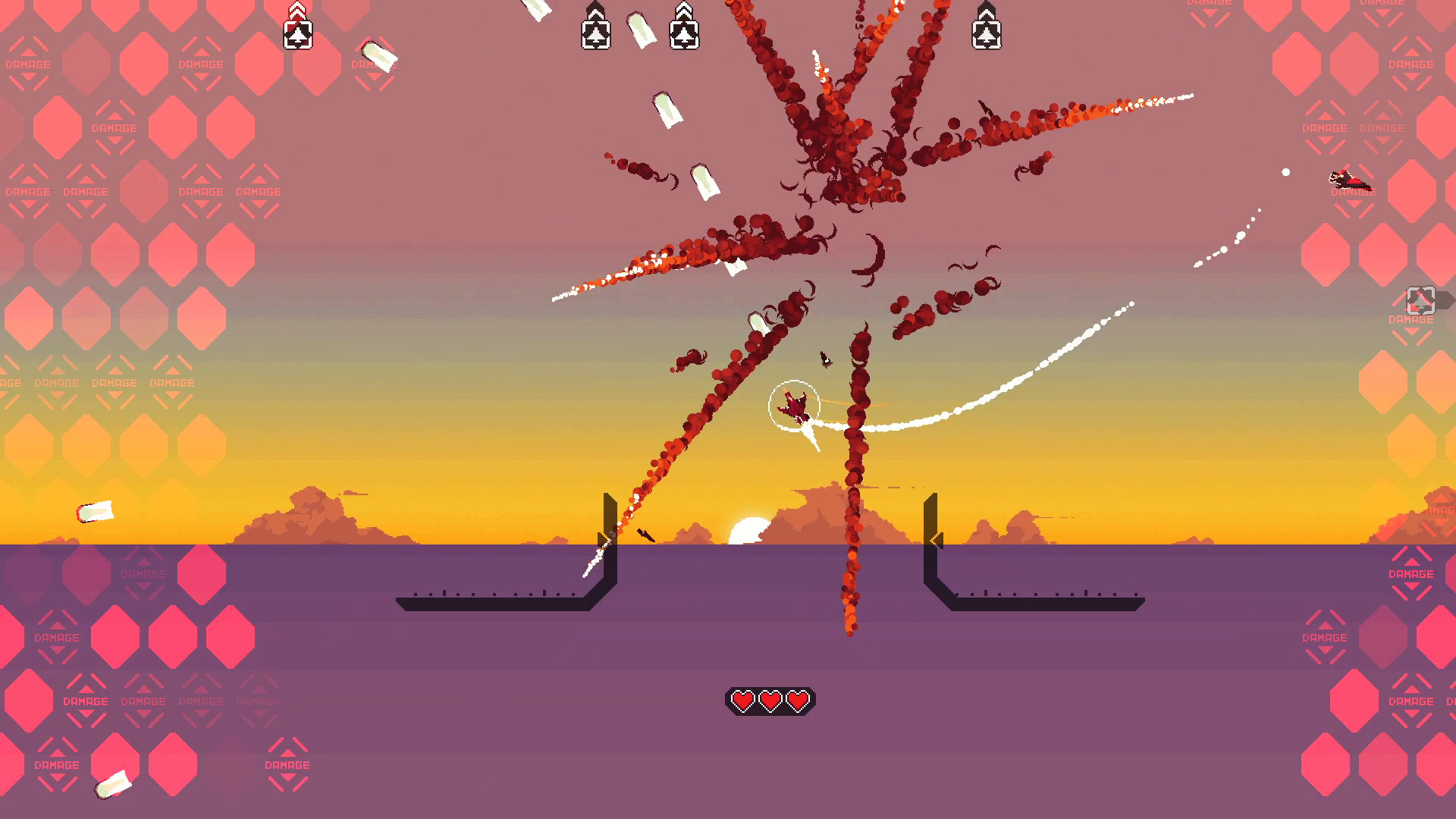Viewport: 1456px width, 819px height.
Task: Toggle the DAMAGE warning on the left border
Action: click(27, 191)
